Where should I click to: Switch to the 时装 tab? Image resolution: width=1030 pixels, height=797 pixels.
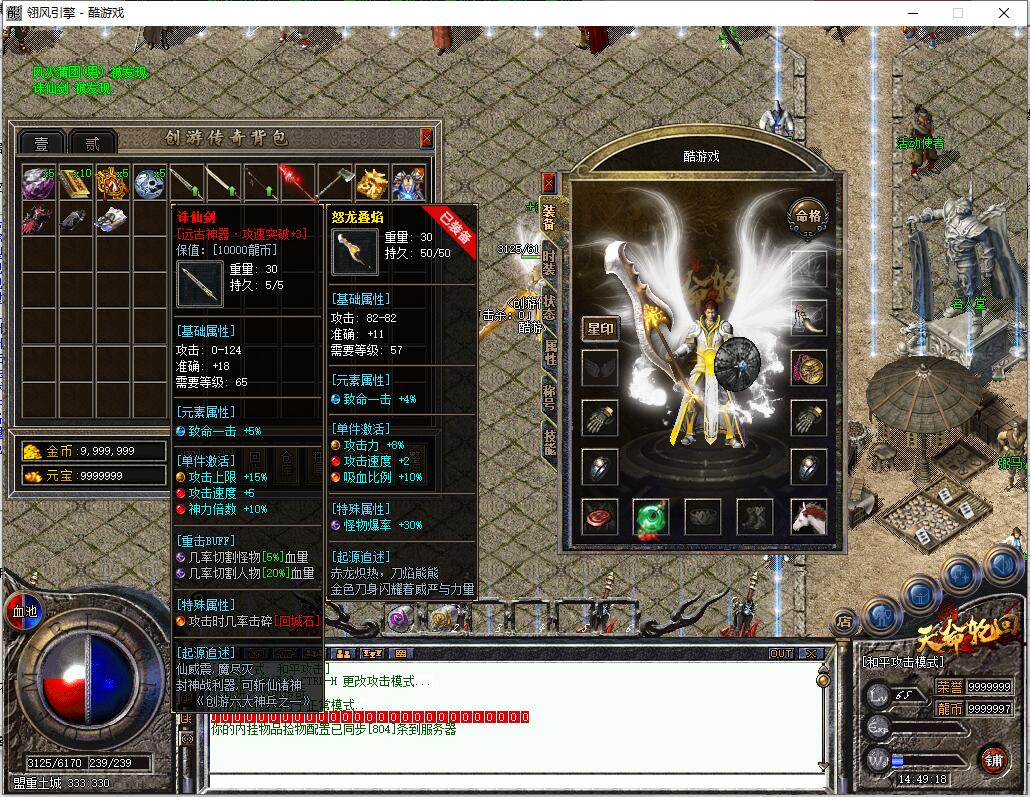549,262
